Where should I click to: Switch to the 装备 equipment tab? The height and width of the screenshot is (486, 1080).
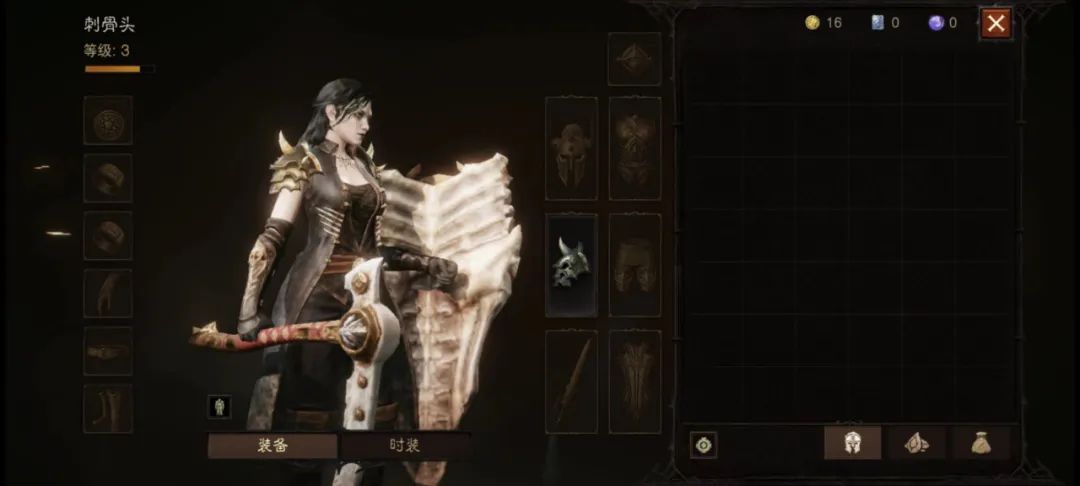(271, 446)
